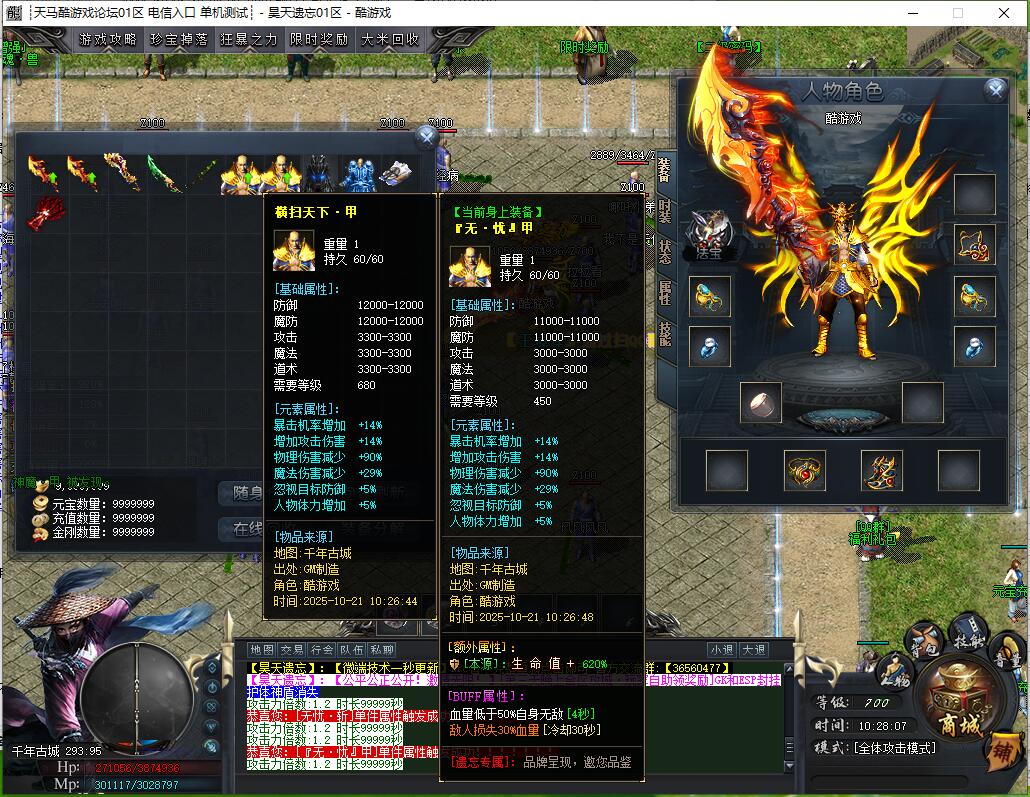Open the 游戏攻略 game guide menu

click(108, 40)
